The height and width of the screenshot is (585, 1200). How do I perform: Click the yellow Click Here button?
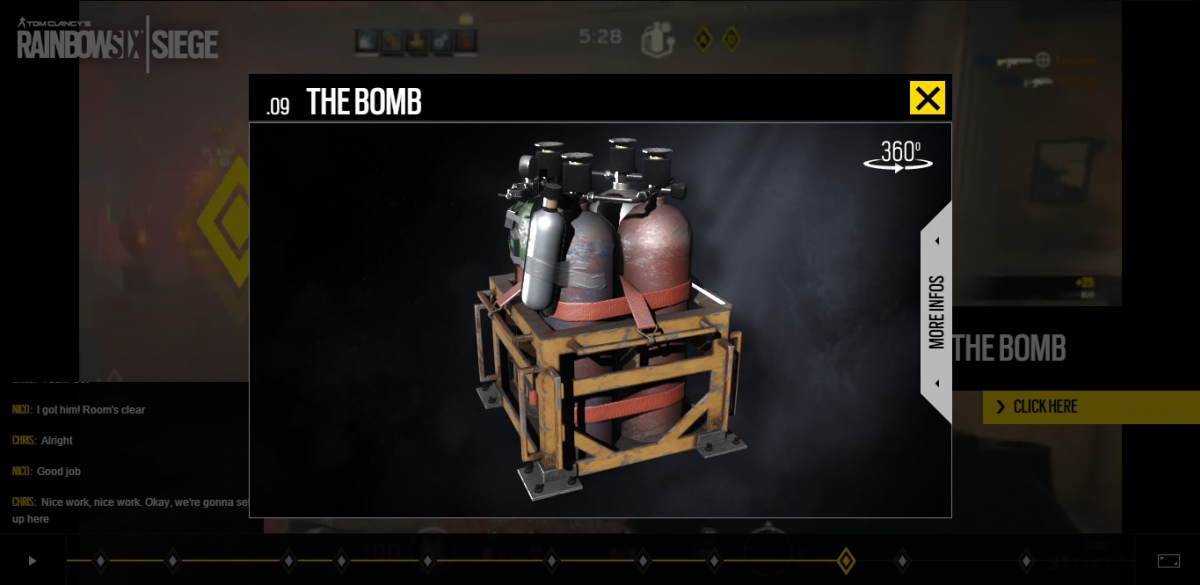tap(1090, 407)
